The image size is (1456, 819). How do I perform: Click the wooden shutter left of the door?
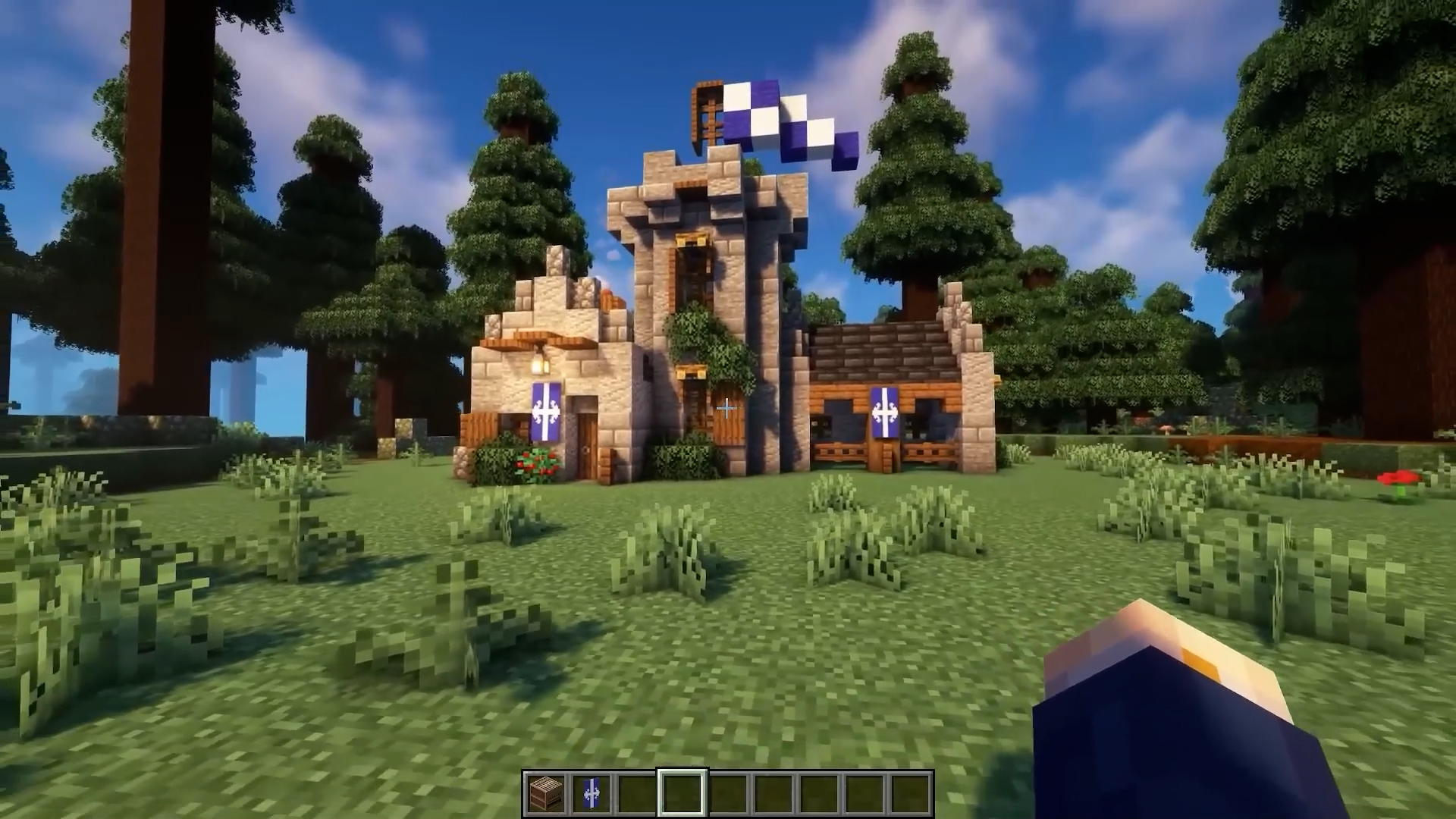pyautogui.click(x=479, y=429)
